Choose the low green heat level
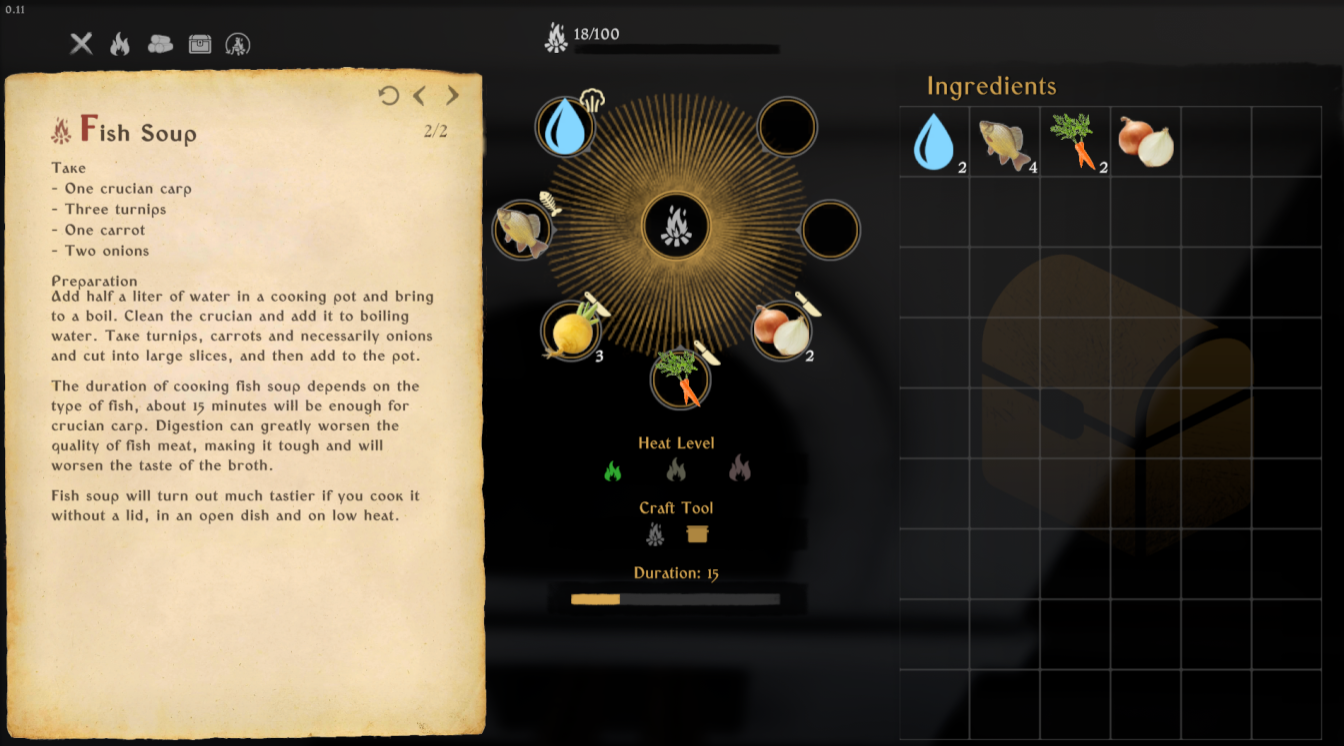The image size is (1344, 746). click(613, 469)
